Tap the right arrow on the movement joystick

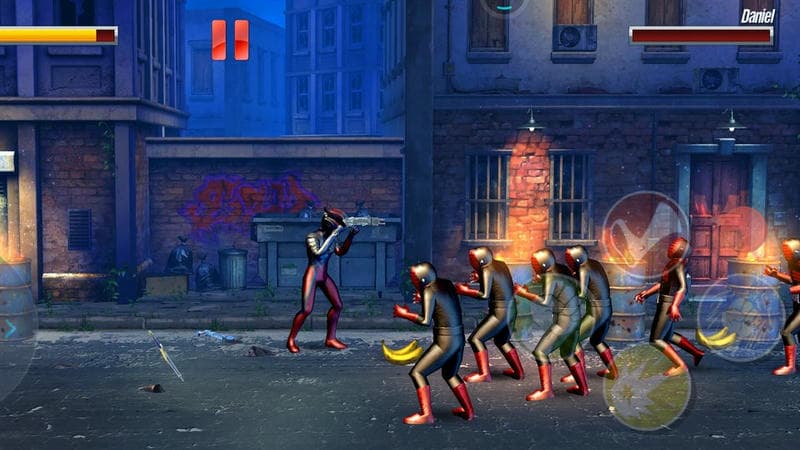click(x=12, y=328)
